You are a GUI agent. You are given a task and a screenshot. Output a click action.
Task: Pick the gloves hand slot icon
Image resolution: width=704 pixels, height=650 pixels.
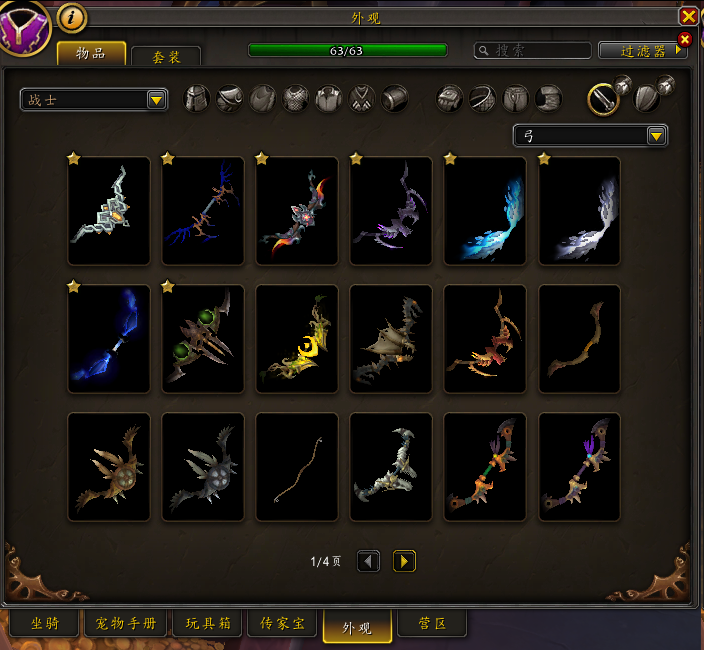(x=450, y=98)
